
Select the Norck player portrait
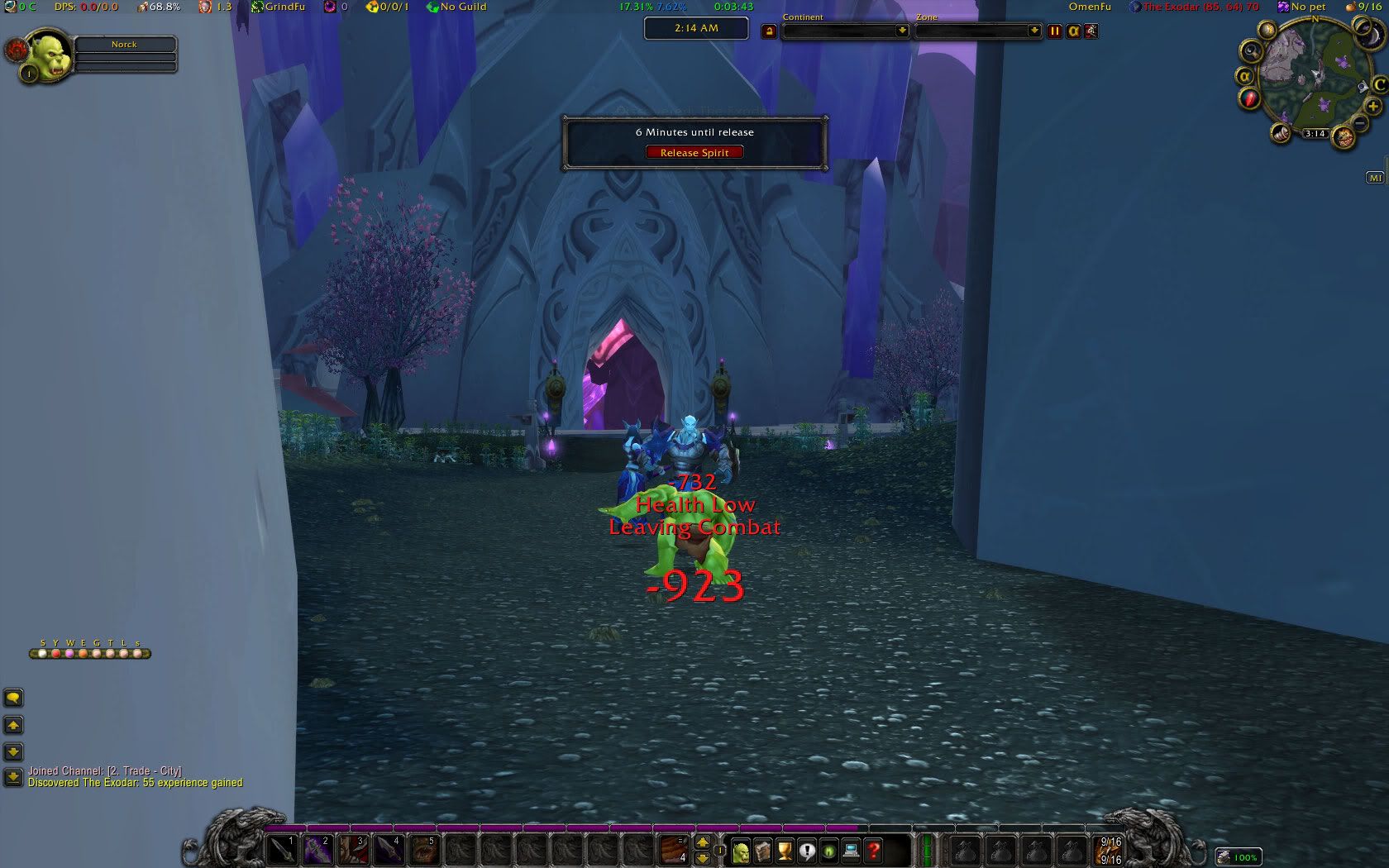49,55
